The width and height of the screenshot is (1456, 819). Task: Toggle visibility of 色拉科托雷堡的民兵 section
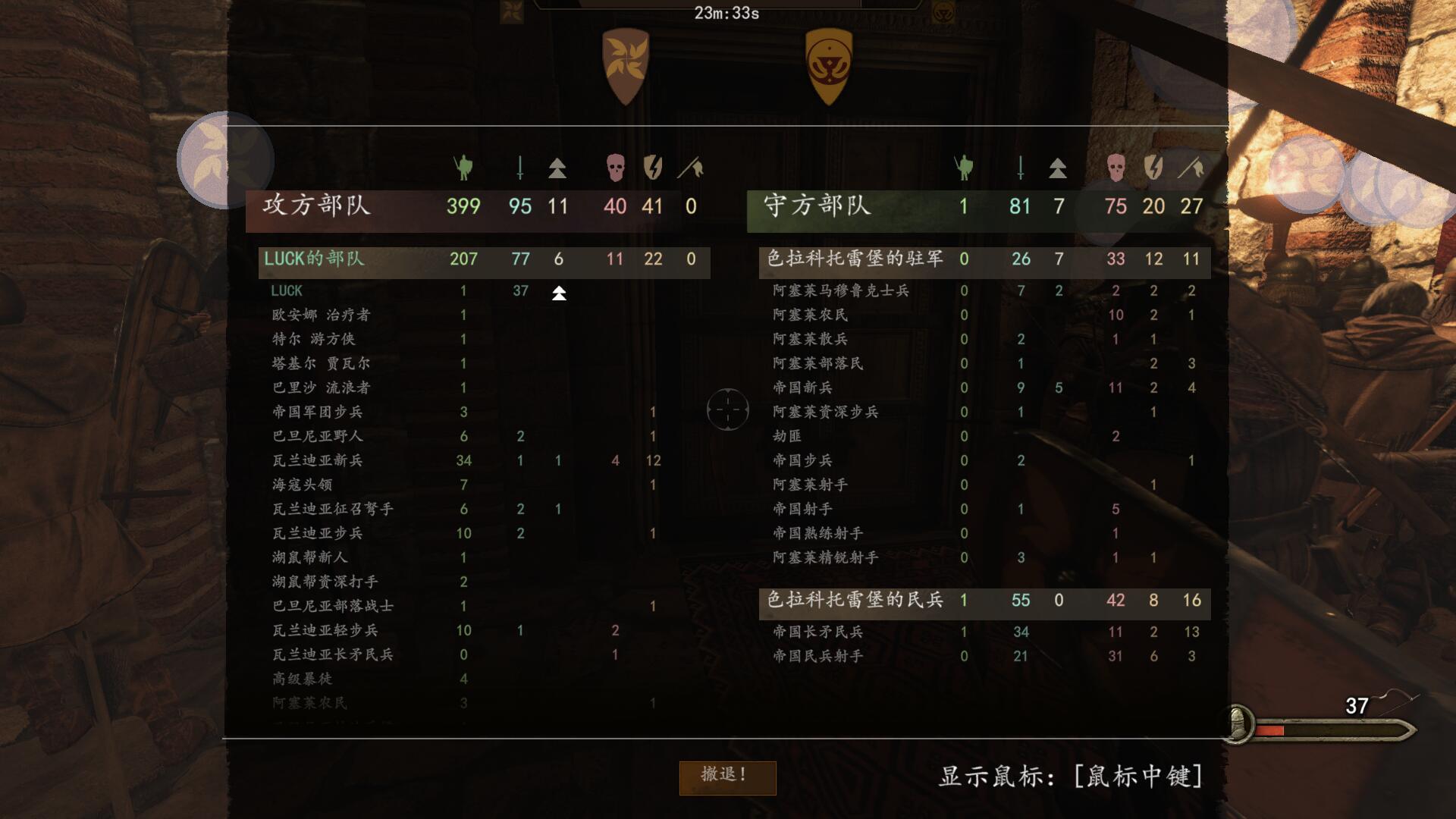click(x=855, y=600)
